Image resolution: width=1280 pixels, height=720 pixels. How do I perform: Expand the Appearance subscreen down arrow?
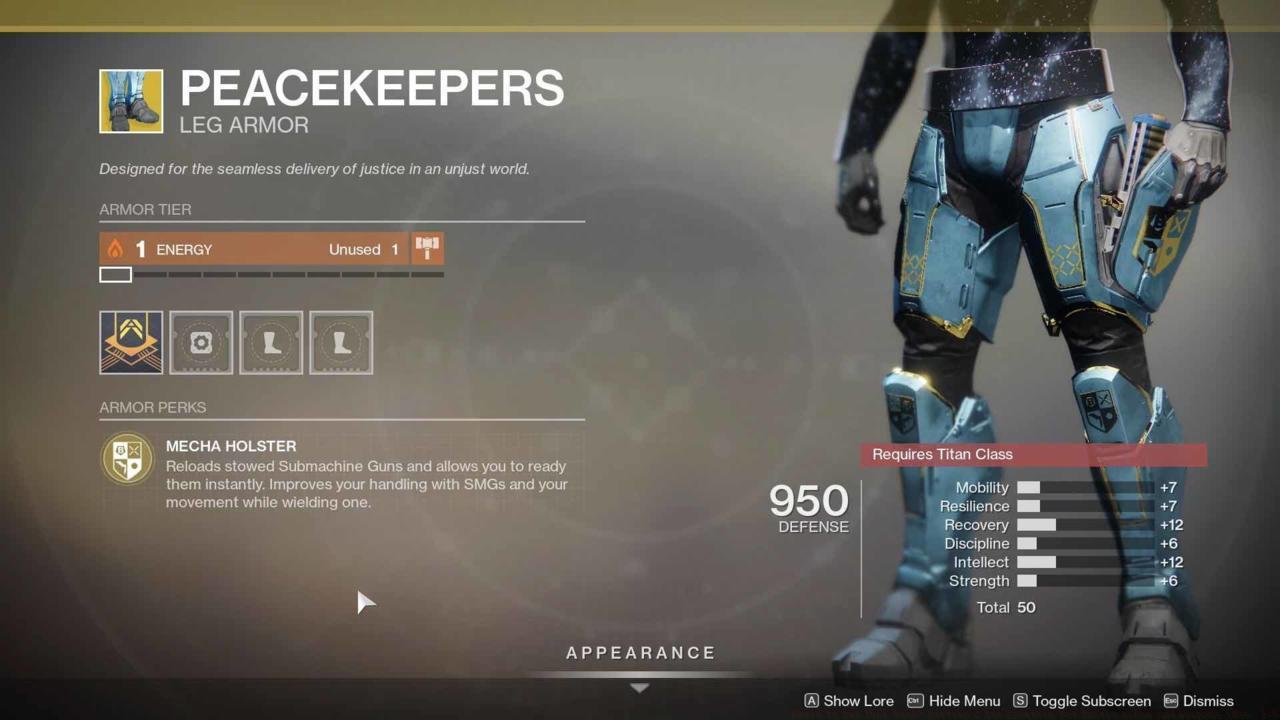click(640, 688)
